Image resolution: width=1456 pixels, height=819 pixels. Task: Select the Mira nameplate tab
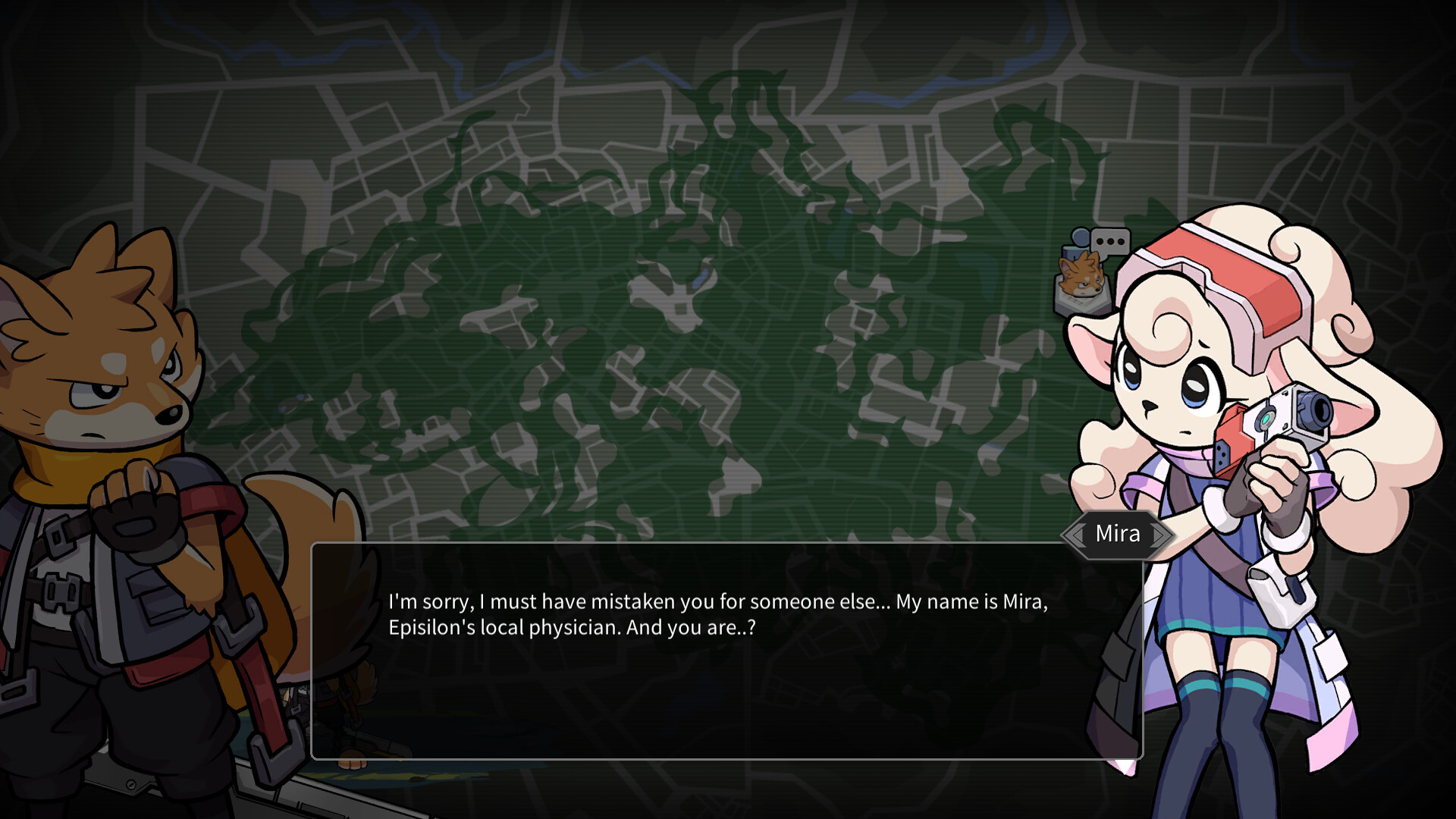[1117, 533]
